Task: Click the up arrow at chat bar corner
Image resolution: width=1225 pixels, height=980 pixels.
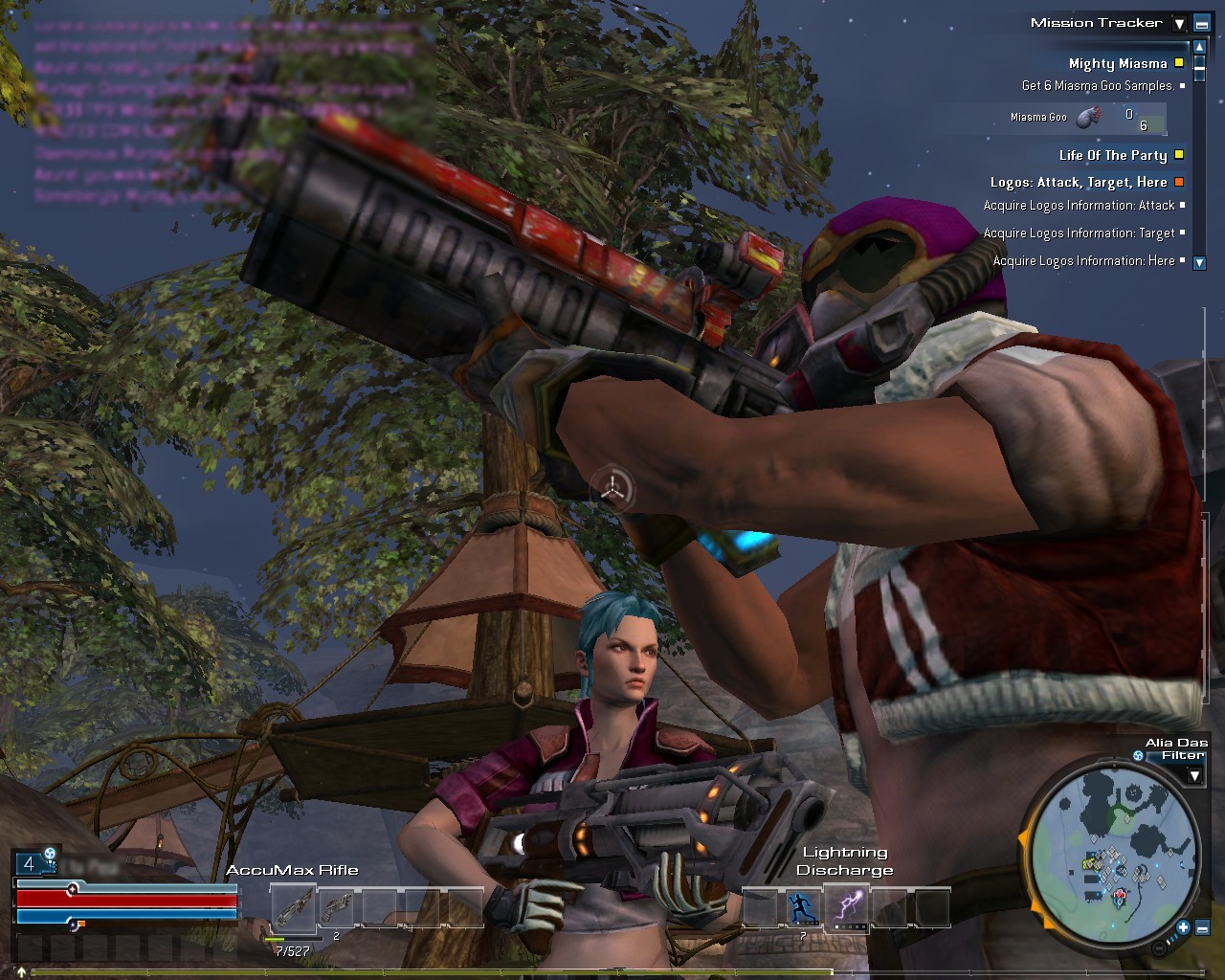Action: click(21, 972)
